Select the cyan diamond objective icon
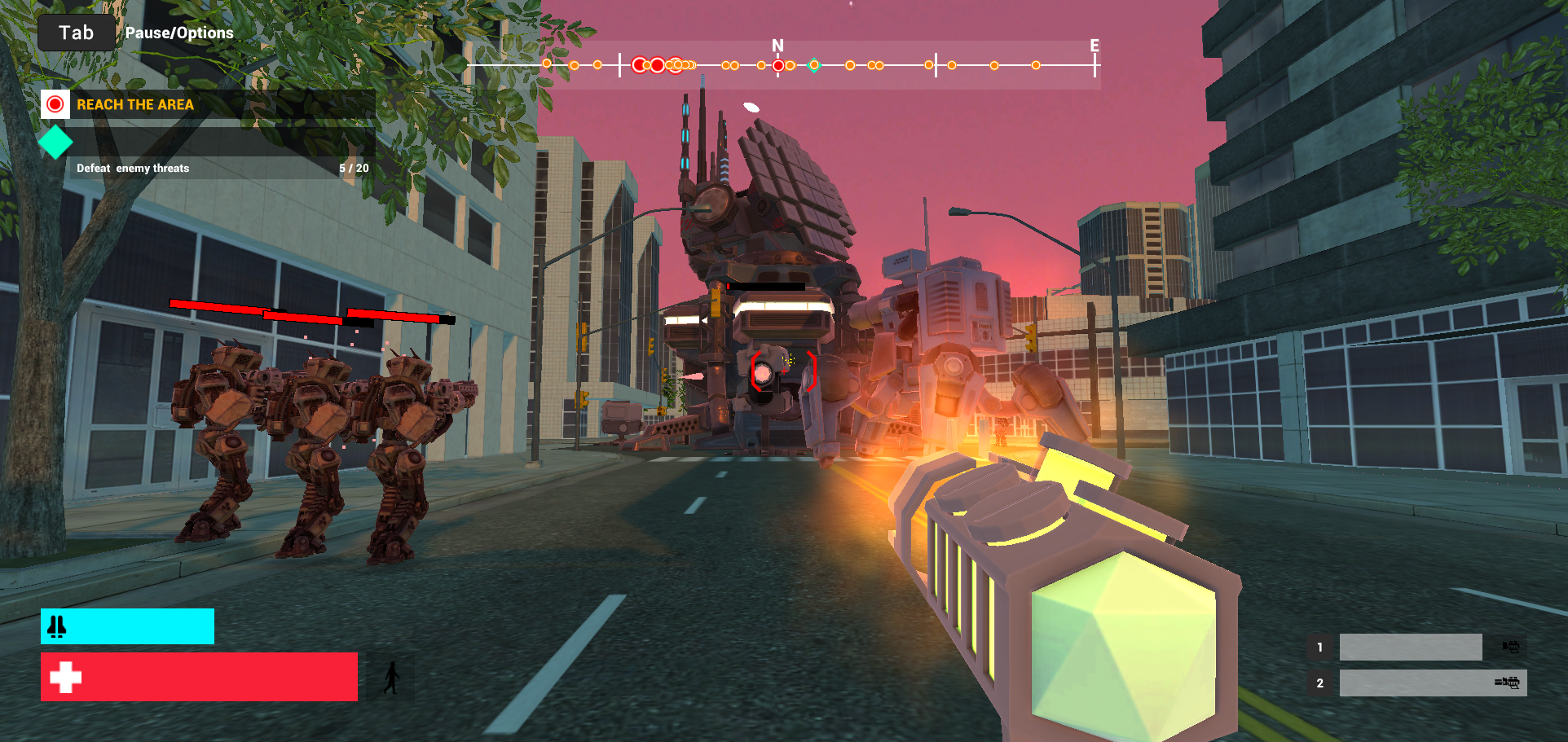 (x=54, y=143)
